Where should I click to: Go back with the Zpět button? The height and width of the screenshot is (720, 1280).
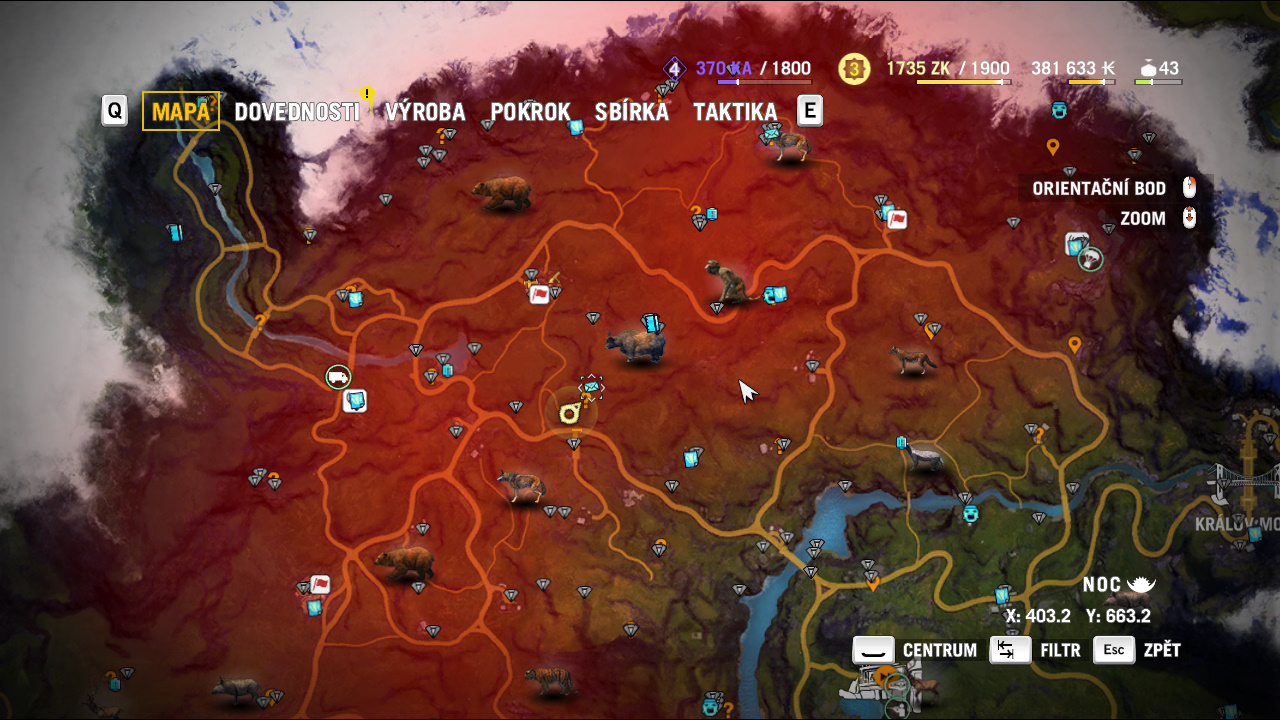[x=1137, y=650]
